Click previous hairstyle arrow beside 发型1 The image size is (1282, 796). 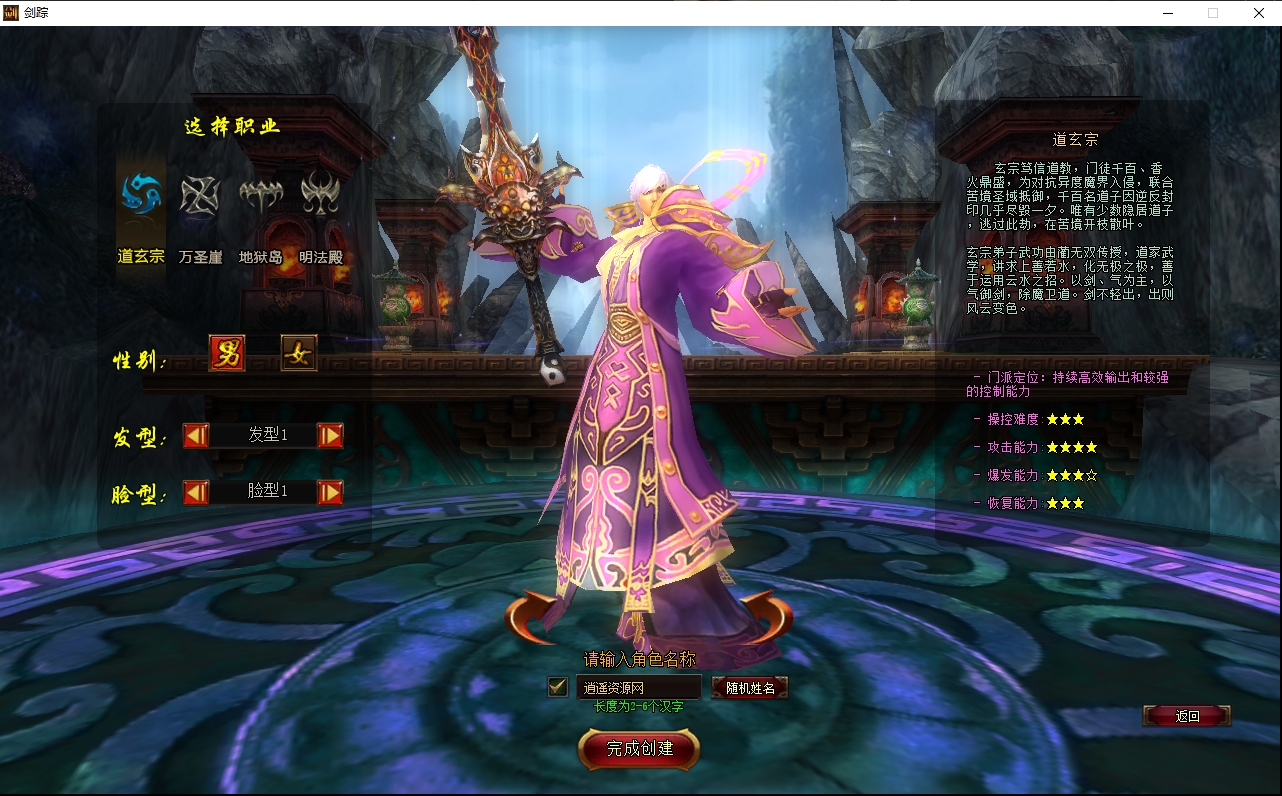(x=196, y=435)
